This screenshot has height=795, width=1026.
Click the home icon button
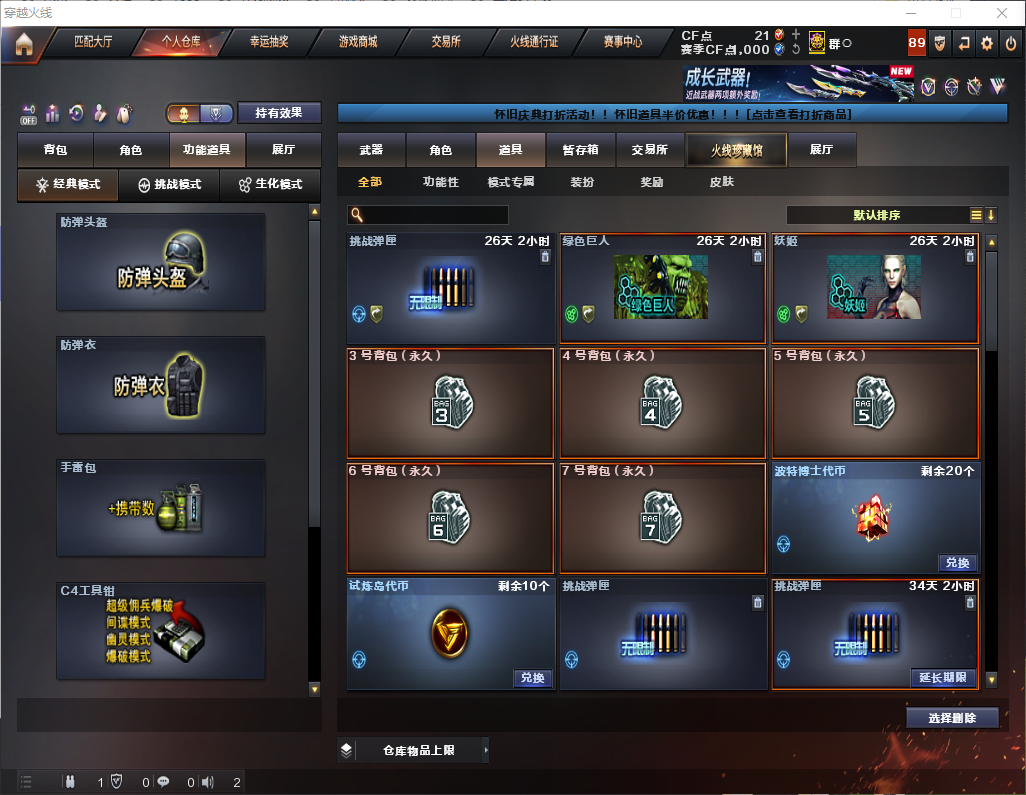point(24,44)
